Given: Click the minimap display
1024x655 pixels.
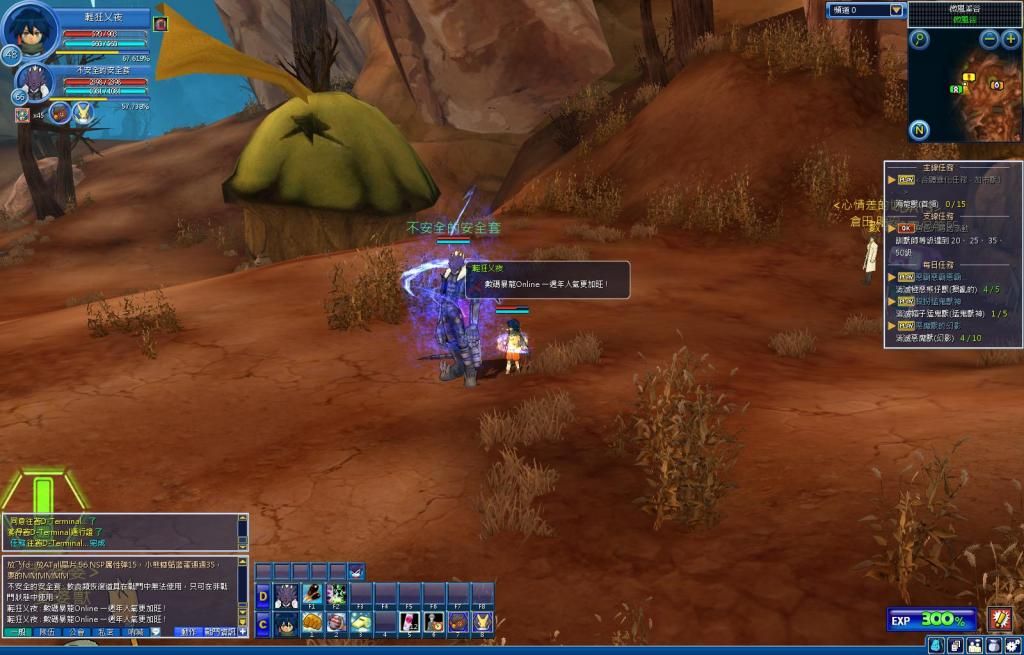Looking at the screenshot, I should (x=965, y=95).
